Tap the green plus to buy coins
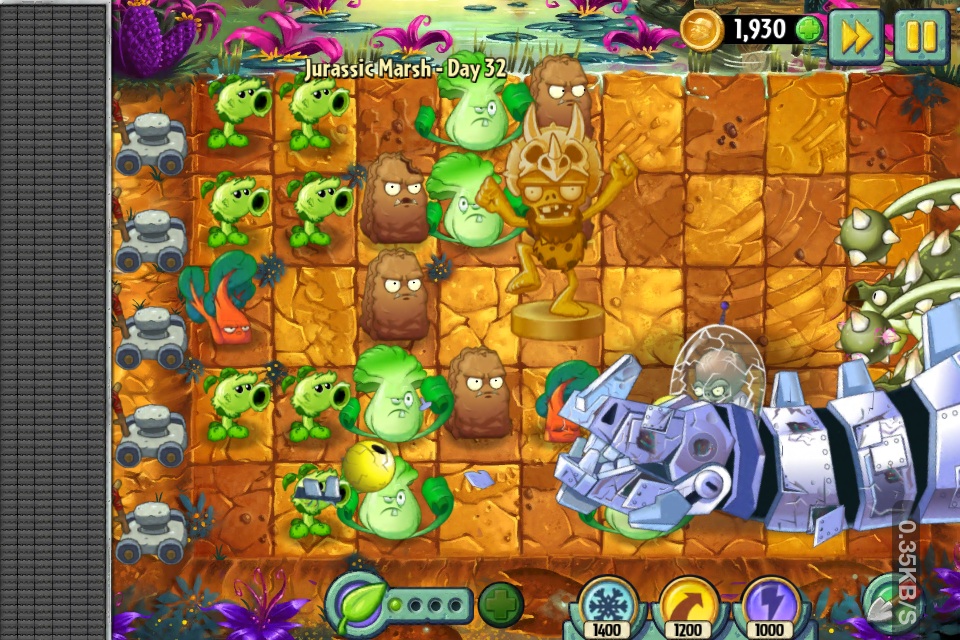This screenshot has height=640, width=960. tap(808, 29)
